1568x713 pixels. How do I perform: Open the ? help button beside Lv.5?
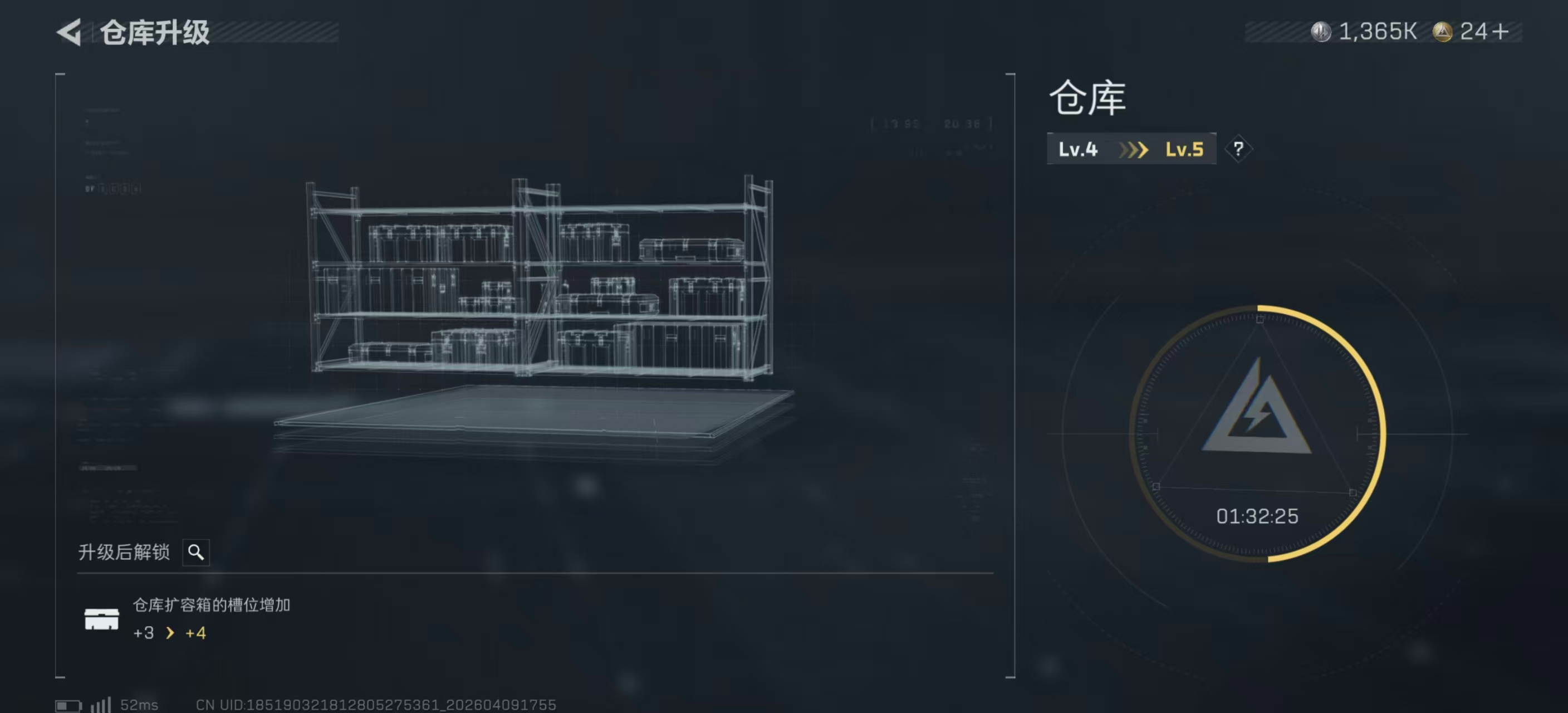[x=1239, y=148]
